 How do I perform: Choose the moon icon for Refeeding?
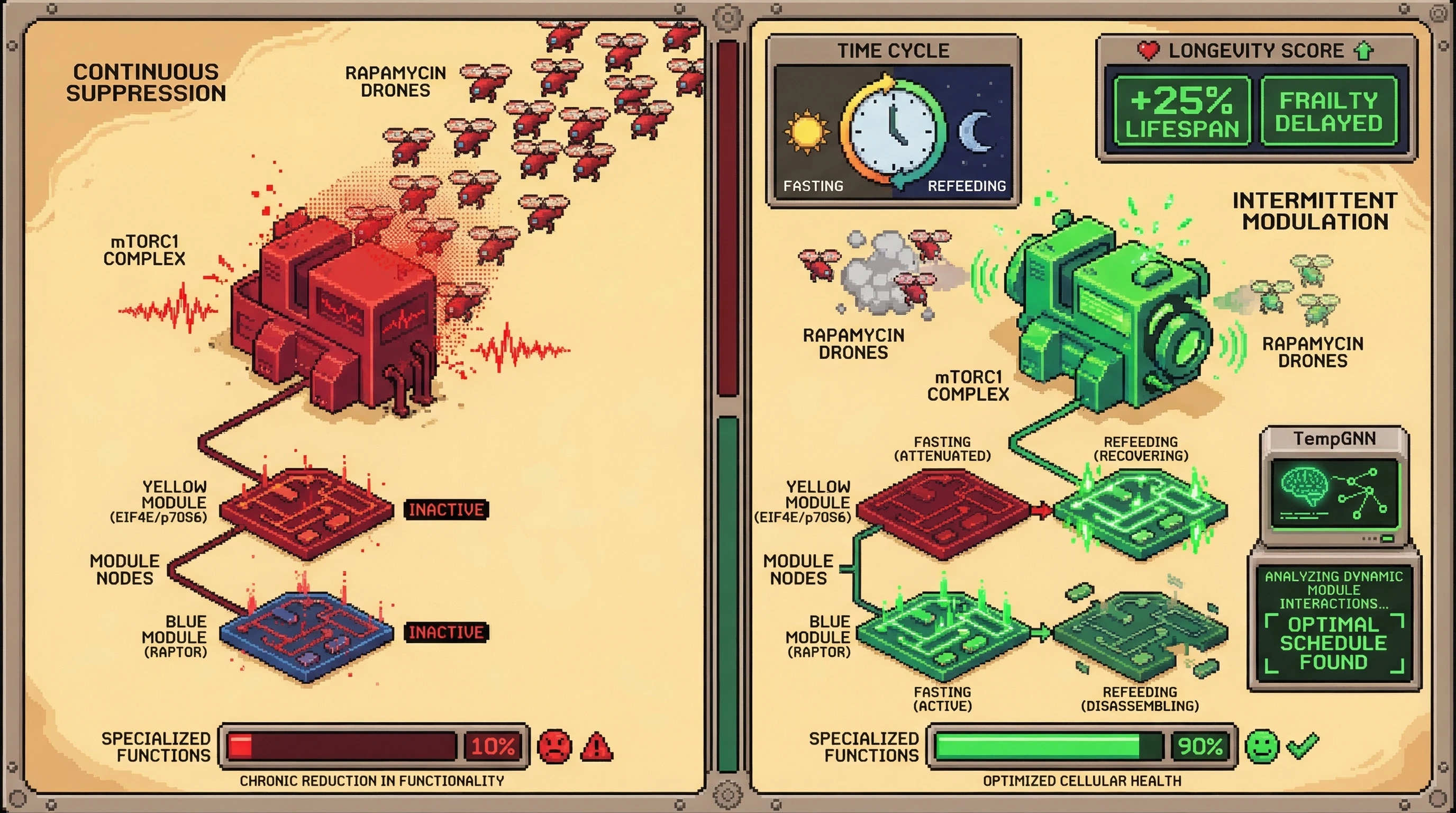pos(976,131)
